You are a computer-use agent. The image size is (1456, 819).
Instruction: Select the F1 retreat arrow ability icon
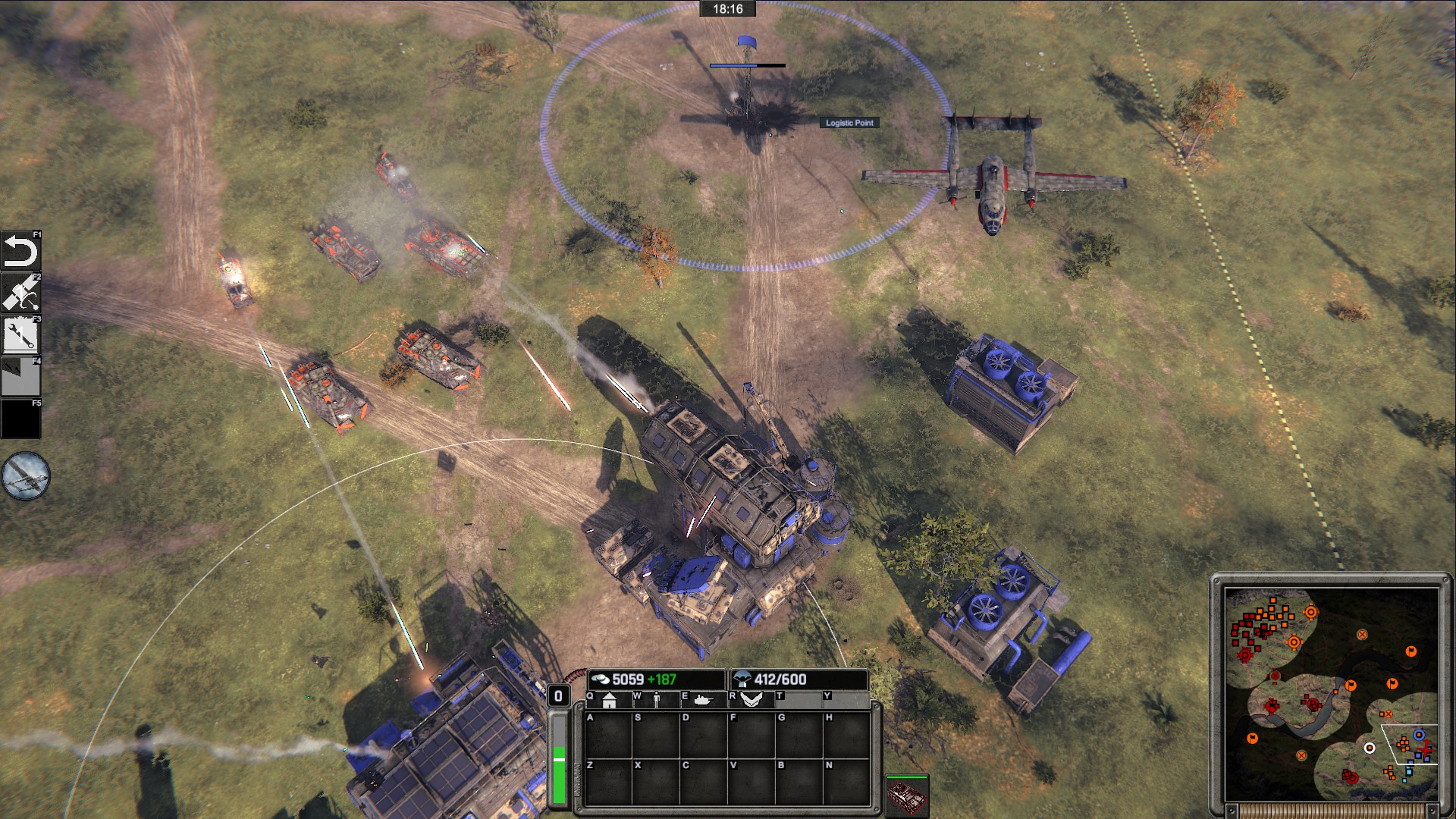coord(20,250)
